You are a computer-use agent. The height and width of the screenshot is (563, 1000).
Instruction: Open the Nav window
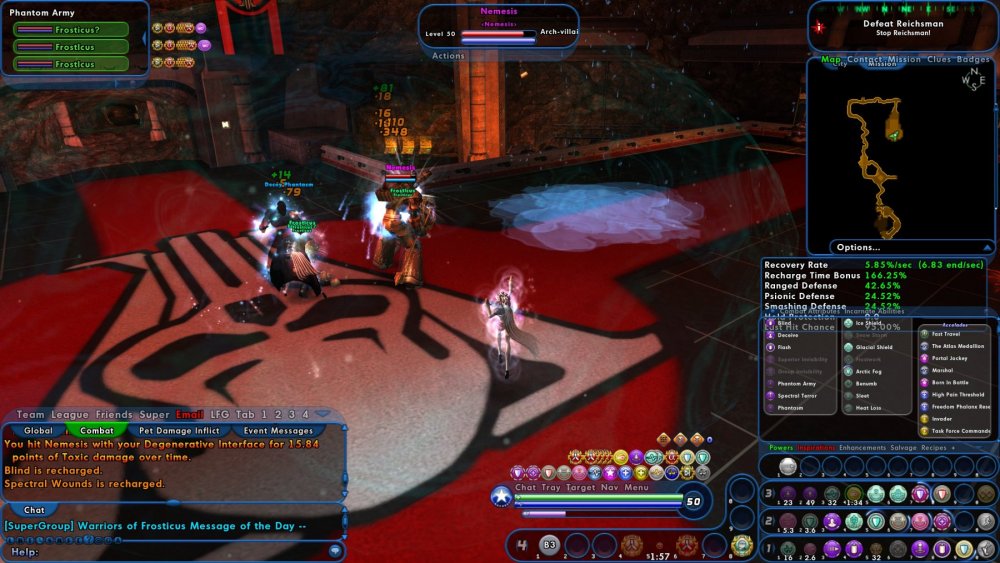(x=610, y=487)
